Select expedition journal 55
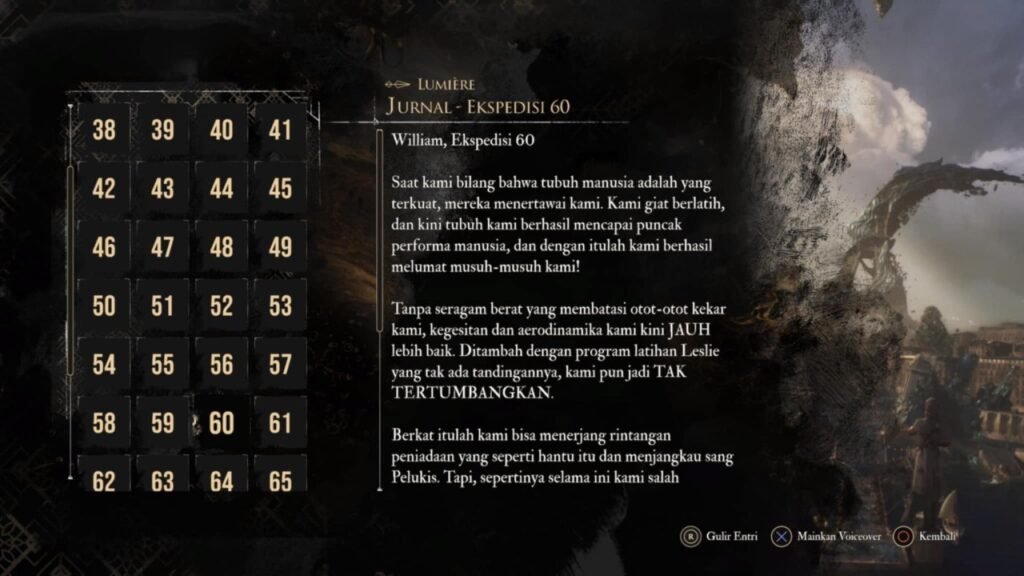This screenshot has height=576, width=1024. coord(163,365)
